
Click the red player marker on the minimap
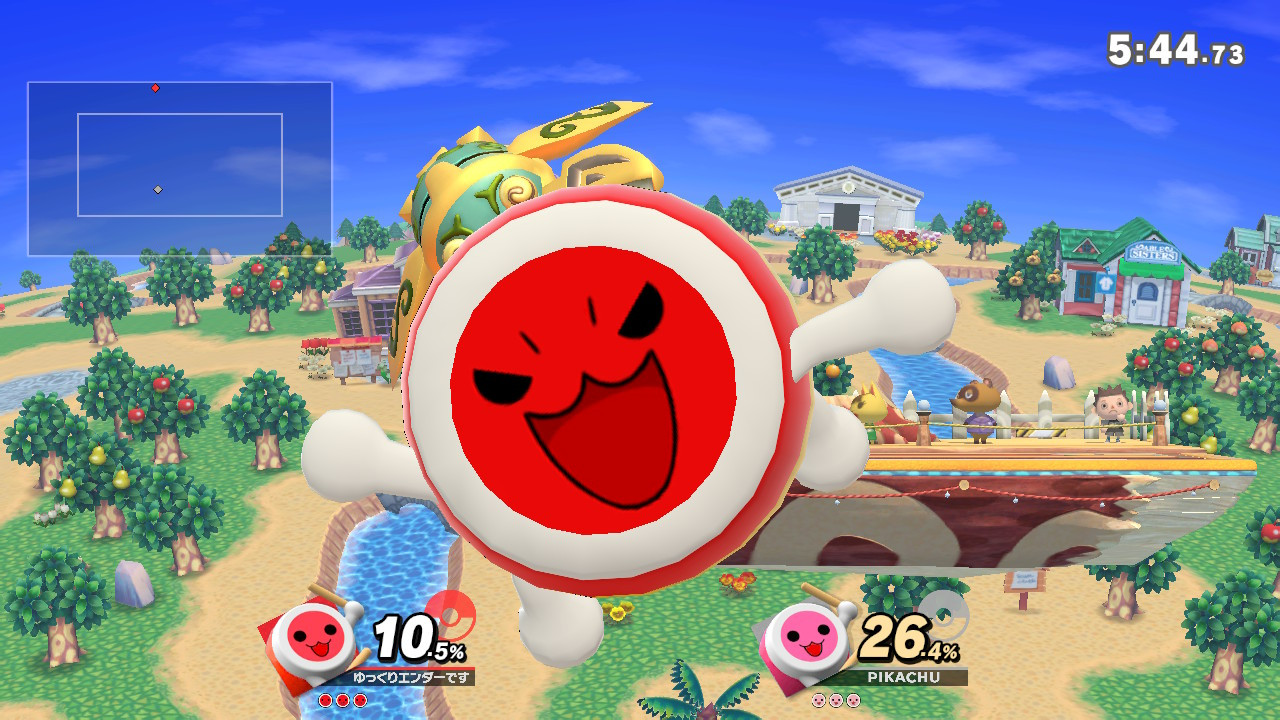tap(154, 87)
